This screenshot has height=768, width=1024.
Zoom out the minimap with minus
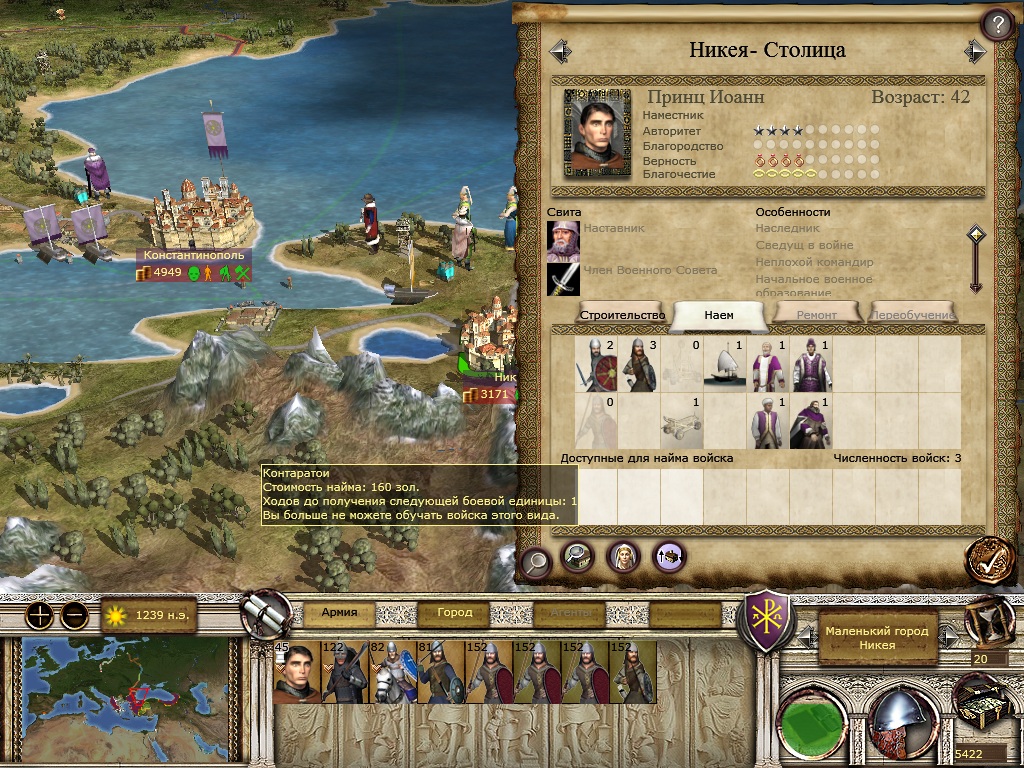pyautogui.click(x=74, y=615)
